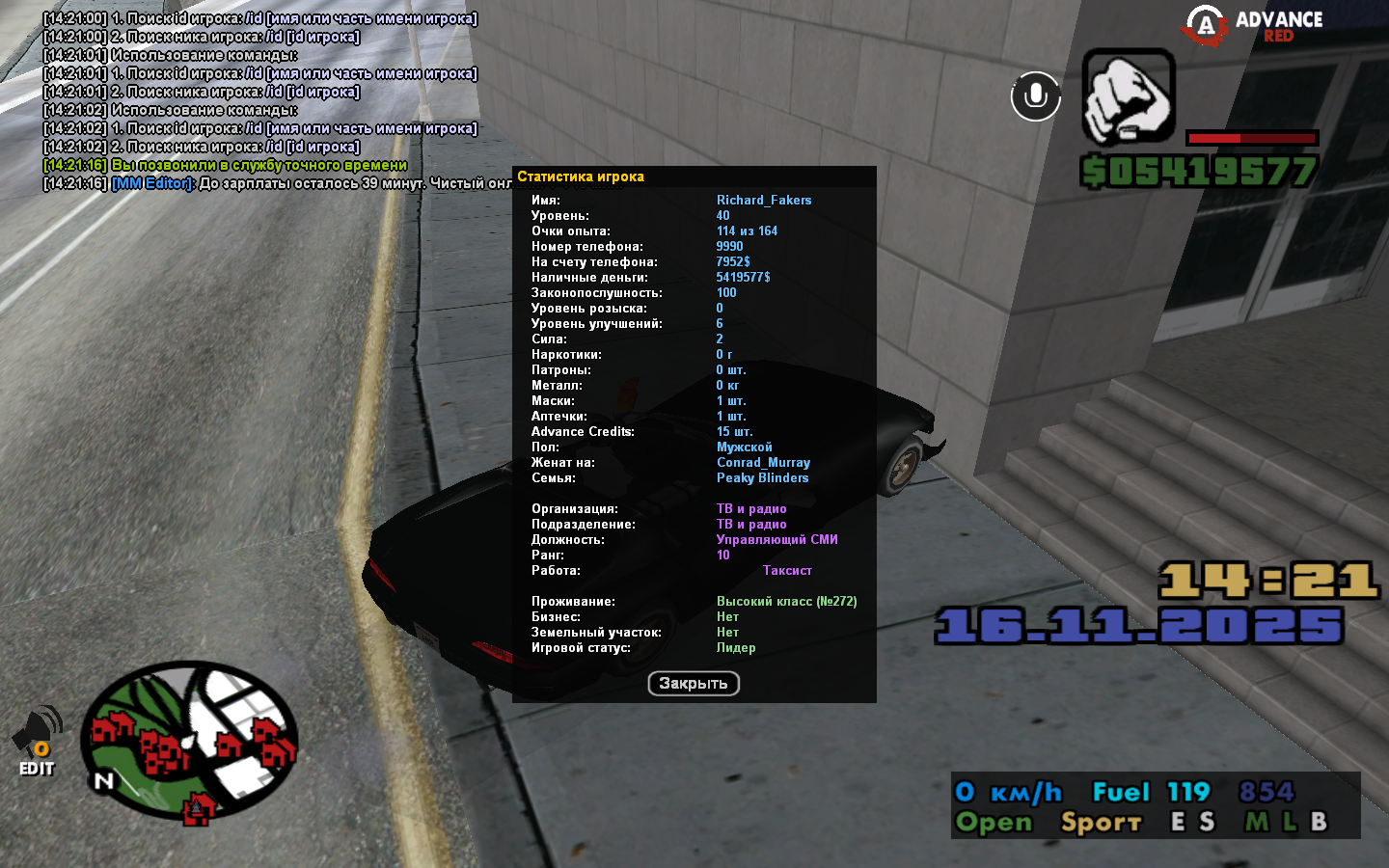The image size is (1389, 868).
Task: Close the player statistics dialog
Action: pyautogui.click(x=694, y=684)
